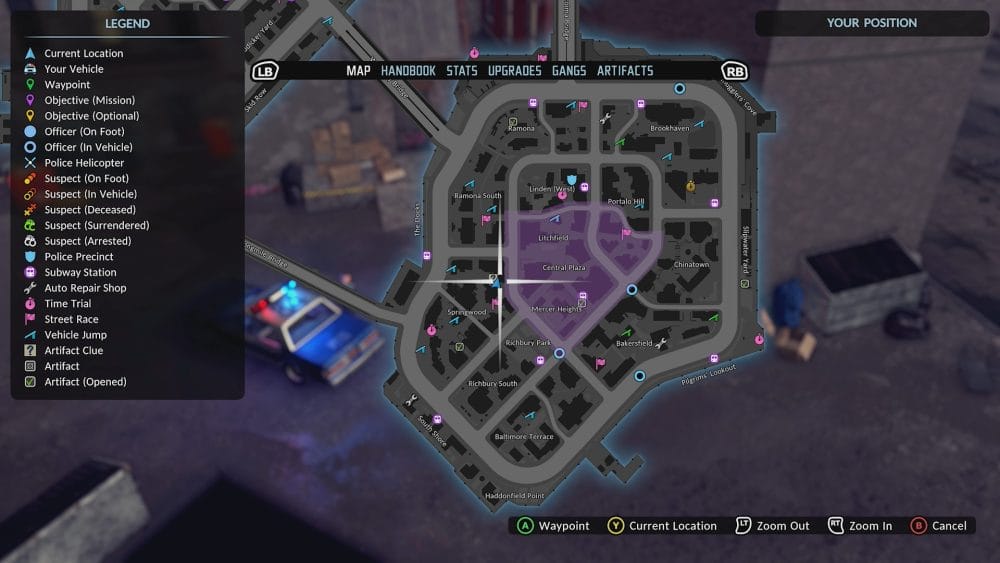The image size is (1000, 563).
Task: Show the Artifacts tab
Action: (625, 71)
